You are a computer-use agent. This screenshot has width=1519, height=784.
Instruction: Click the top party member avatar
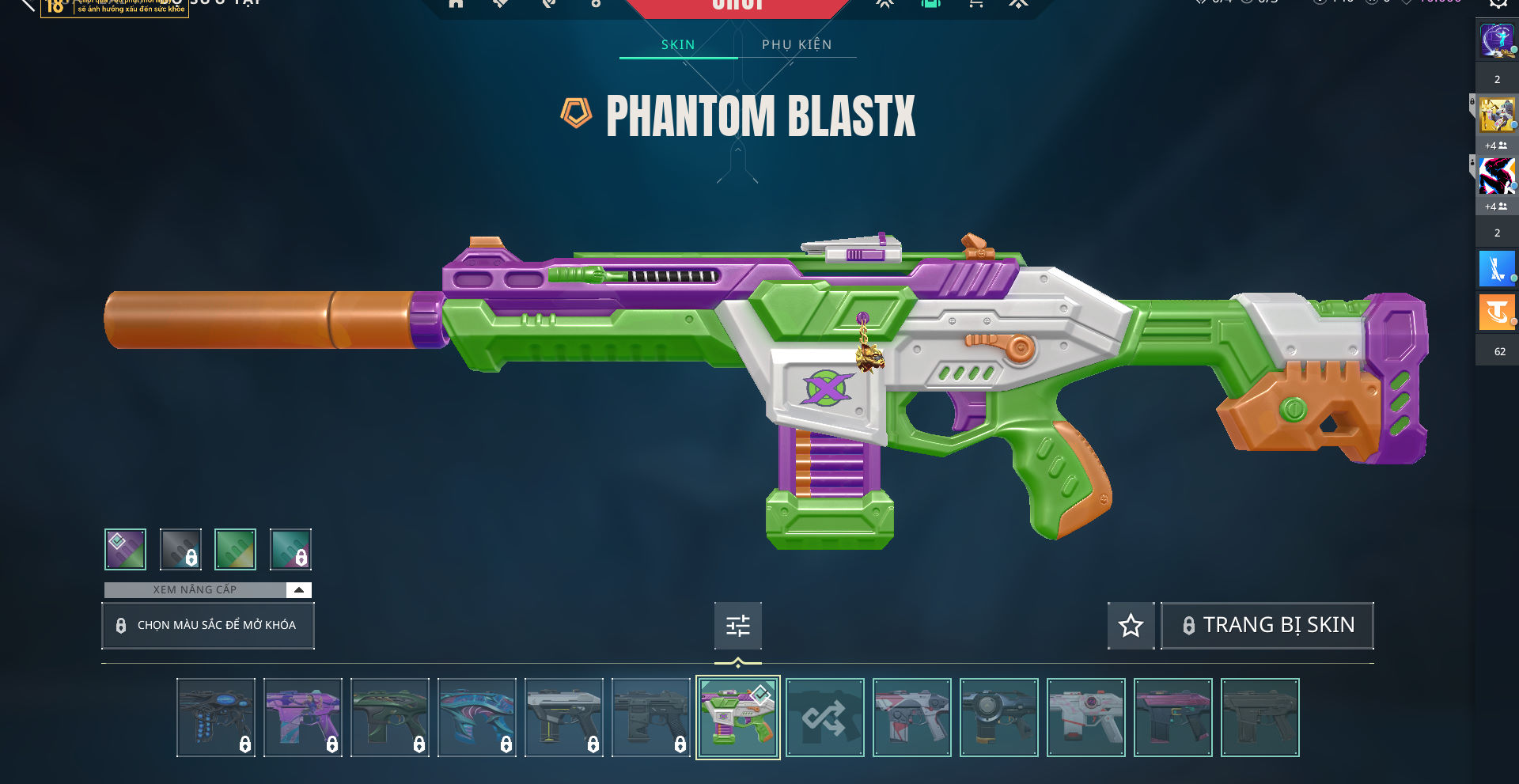1497,40
